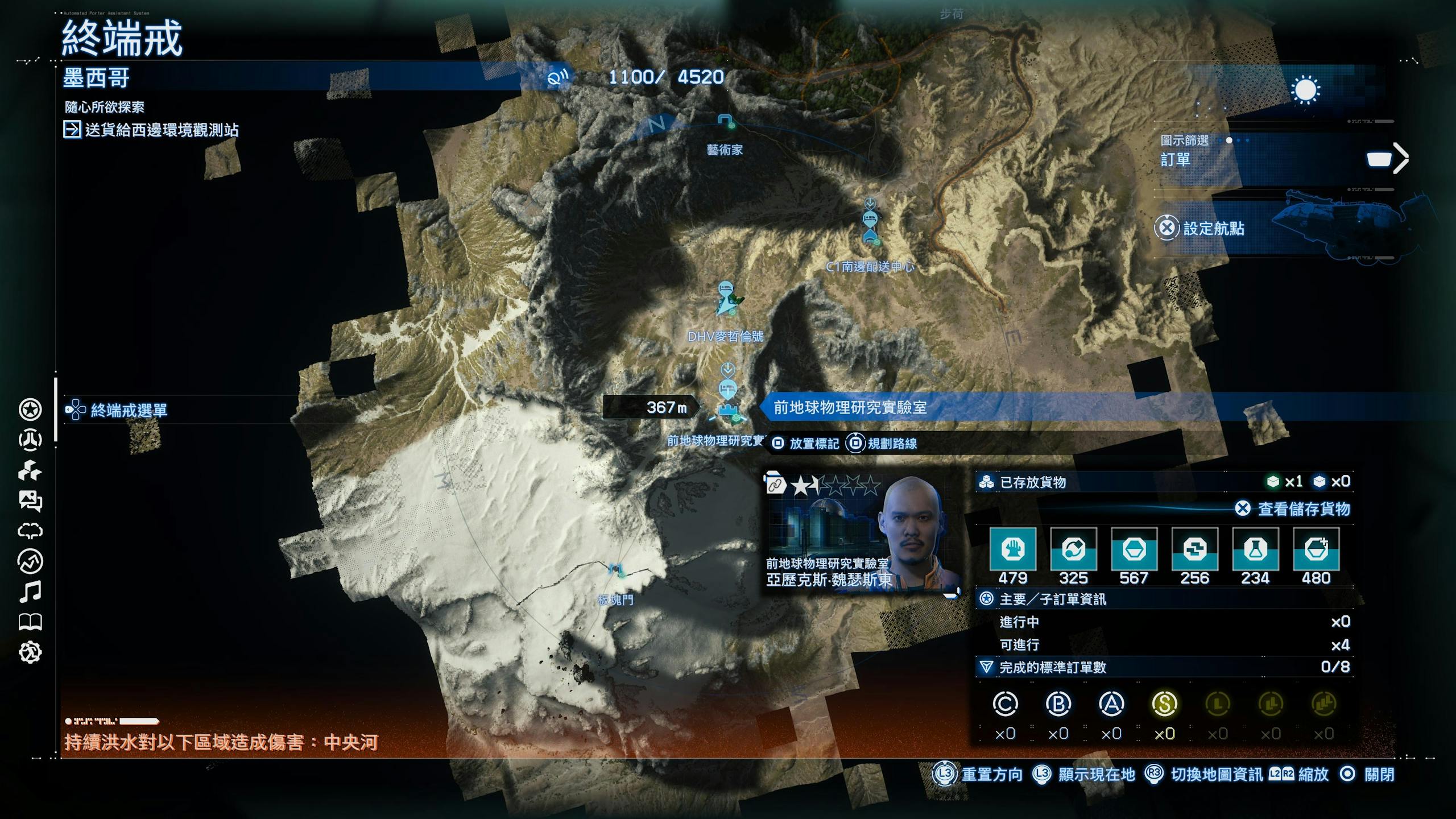1456x819 pixels.
Task: Select the music note sidebar icon
Action: click(x=30, y=592)
